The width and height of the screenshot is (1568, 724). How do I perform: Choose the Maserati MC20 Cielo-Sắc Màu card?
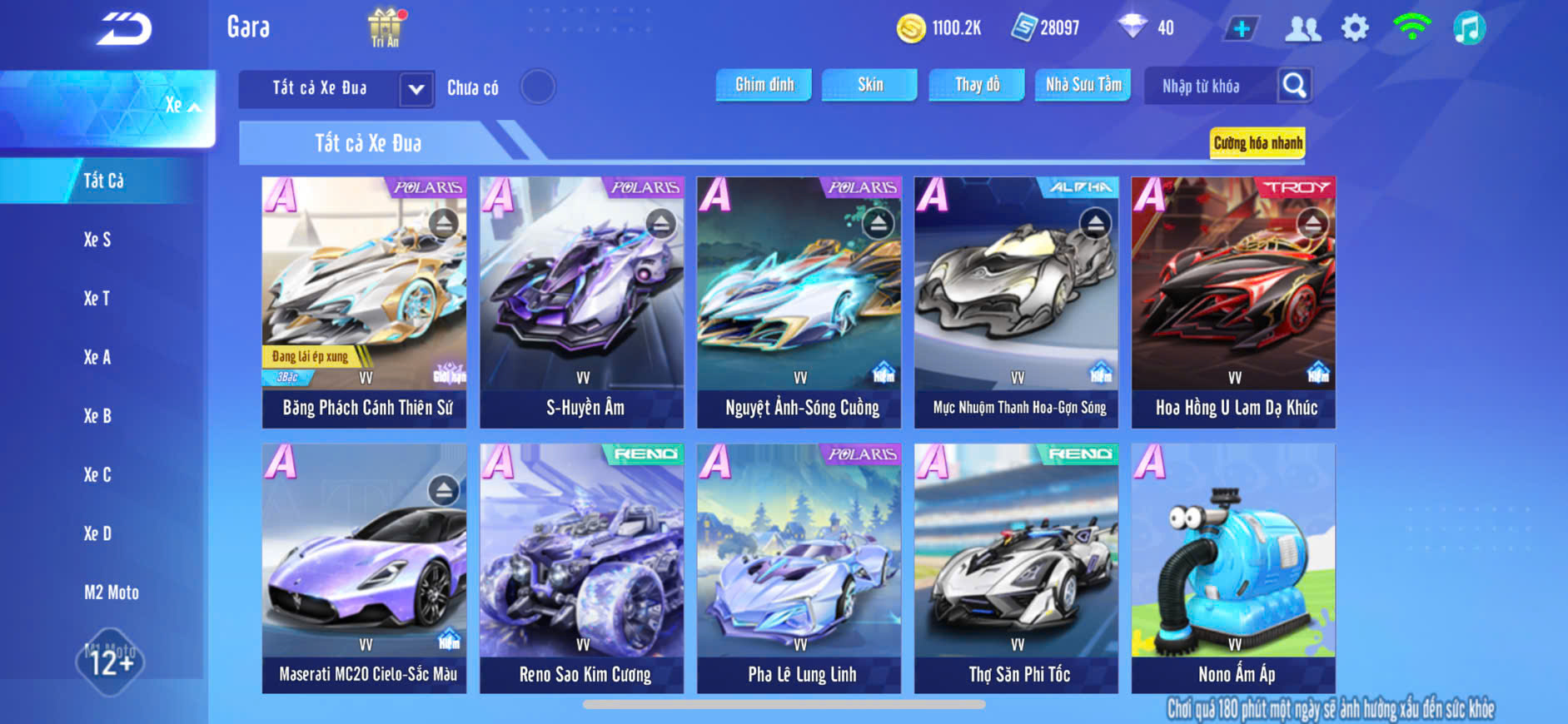364,568
